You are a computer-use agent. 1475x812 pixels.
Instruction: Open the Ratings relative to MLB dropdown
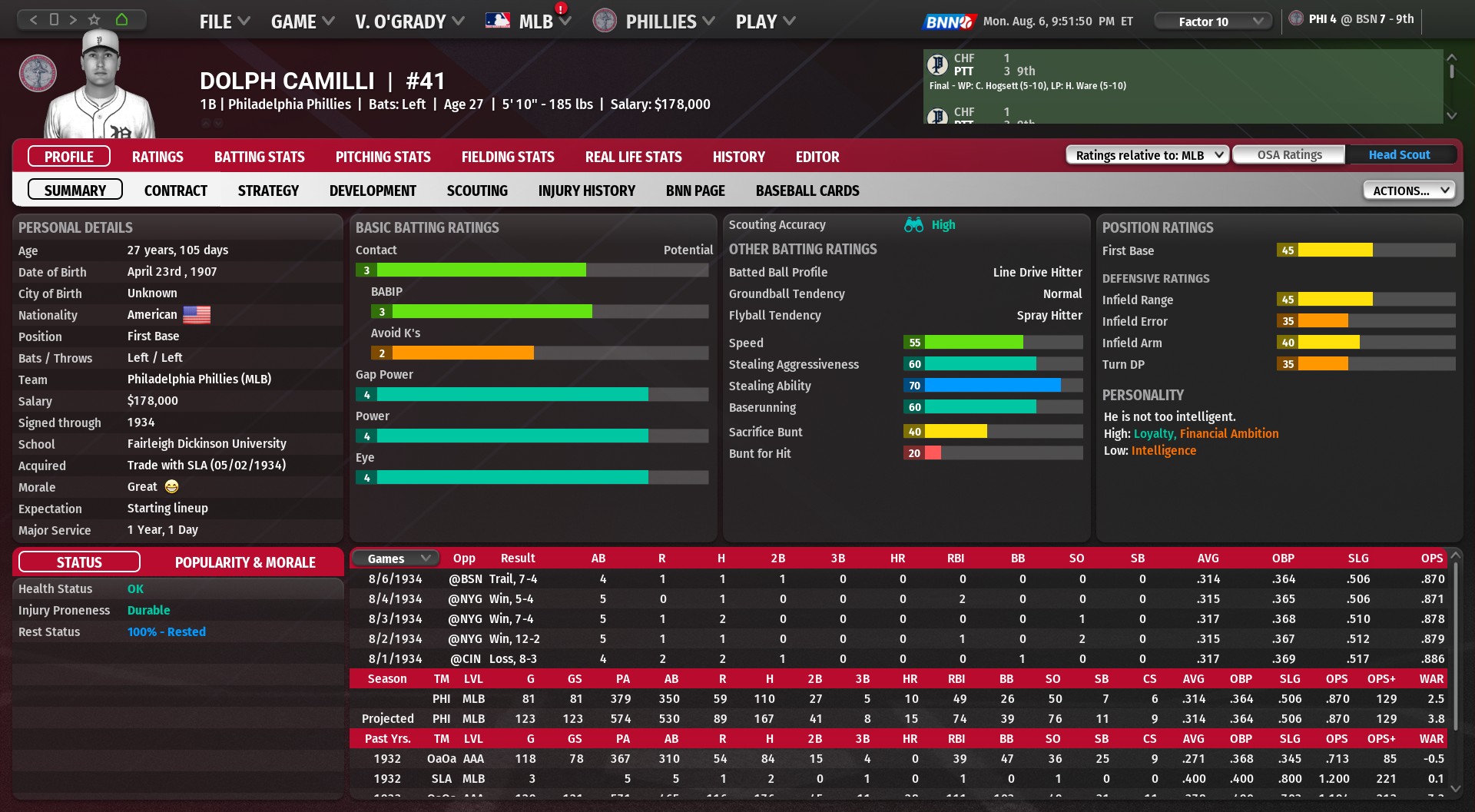(1147, 155)
